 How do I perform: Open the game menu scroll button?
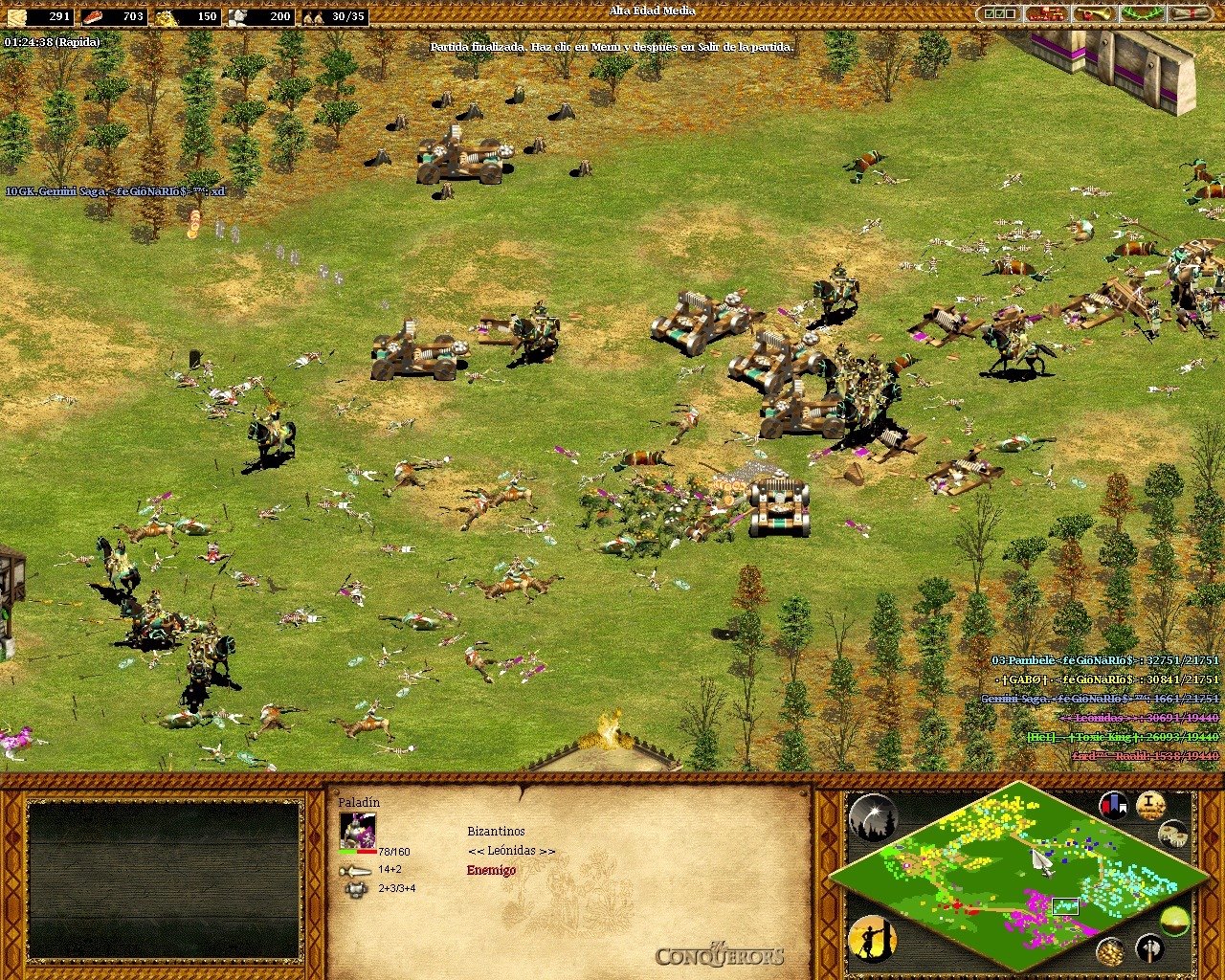[x=1191, y=14]
